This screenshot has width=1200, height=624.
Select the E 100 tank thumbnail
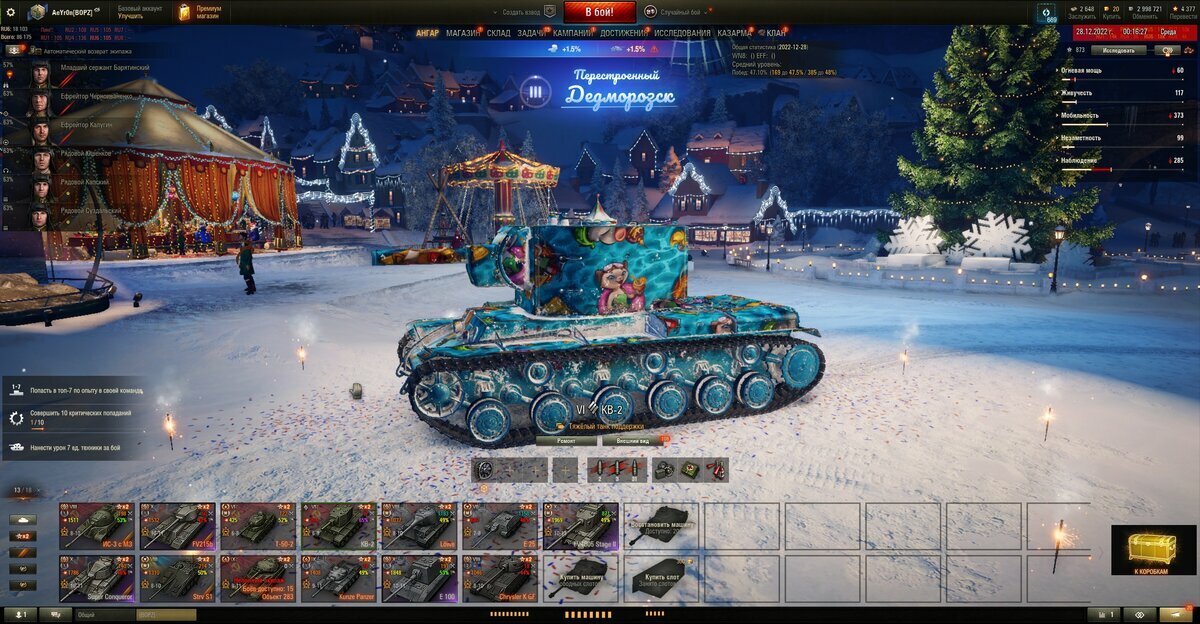(x=418, y=578)
